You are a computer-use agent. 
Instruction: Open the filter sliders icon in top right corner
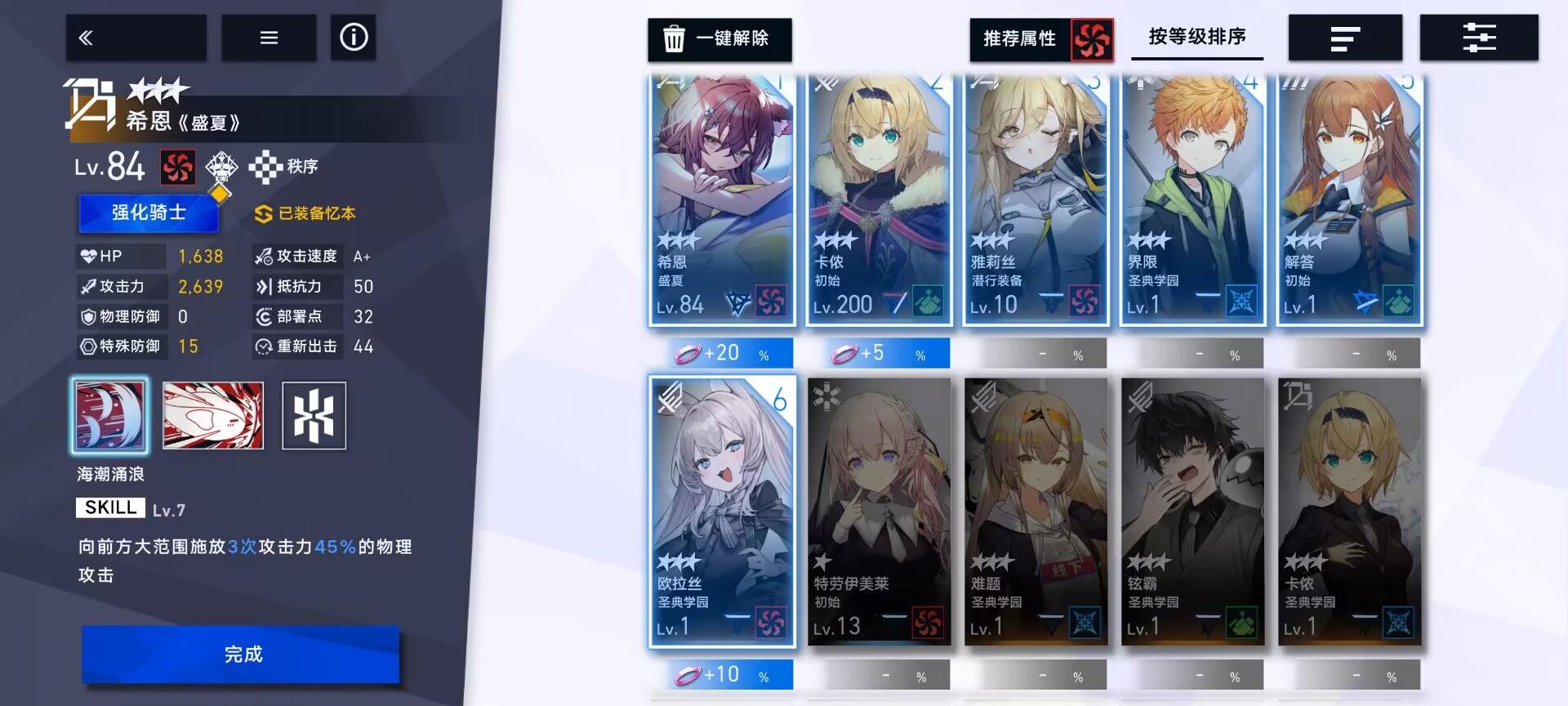pos(1478,37)
